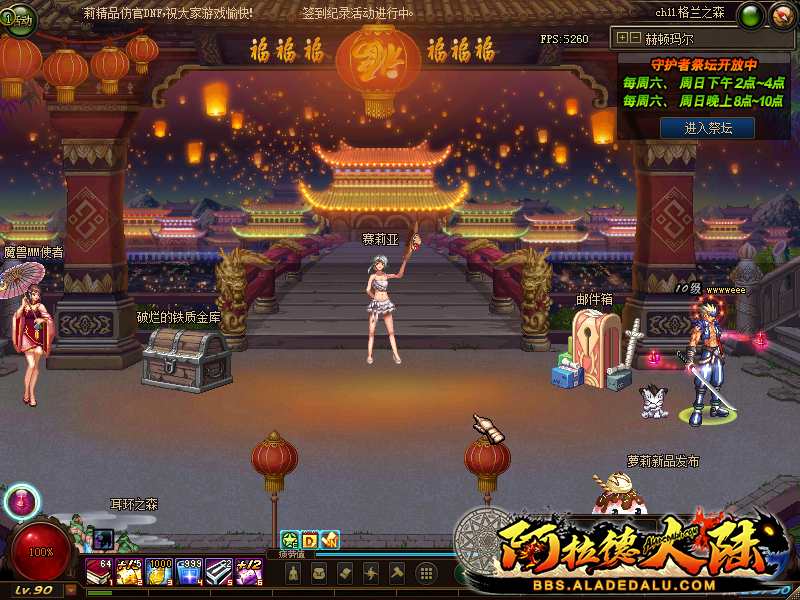
Task: Open the character info menu icon
Action: [294, 574]
